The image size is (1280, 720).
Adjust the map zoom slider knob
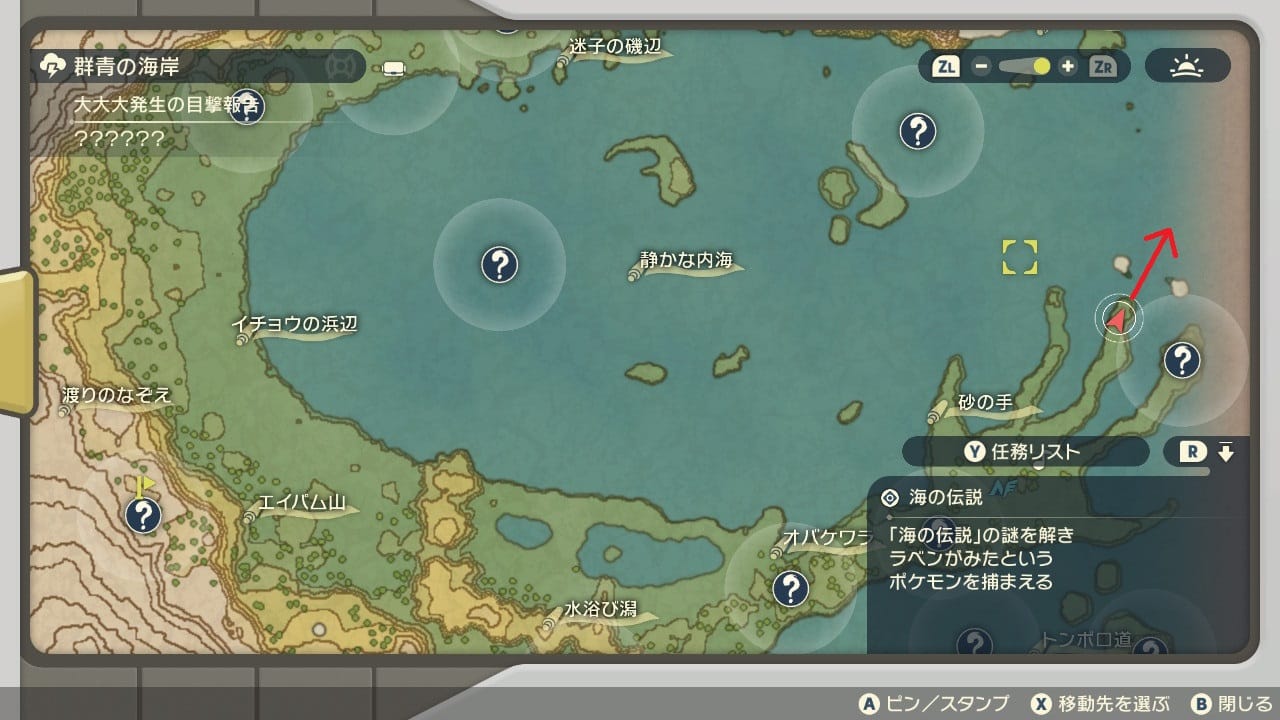click(x=1041, y=67)
